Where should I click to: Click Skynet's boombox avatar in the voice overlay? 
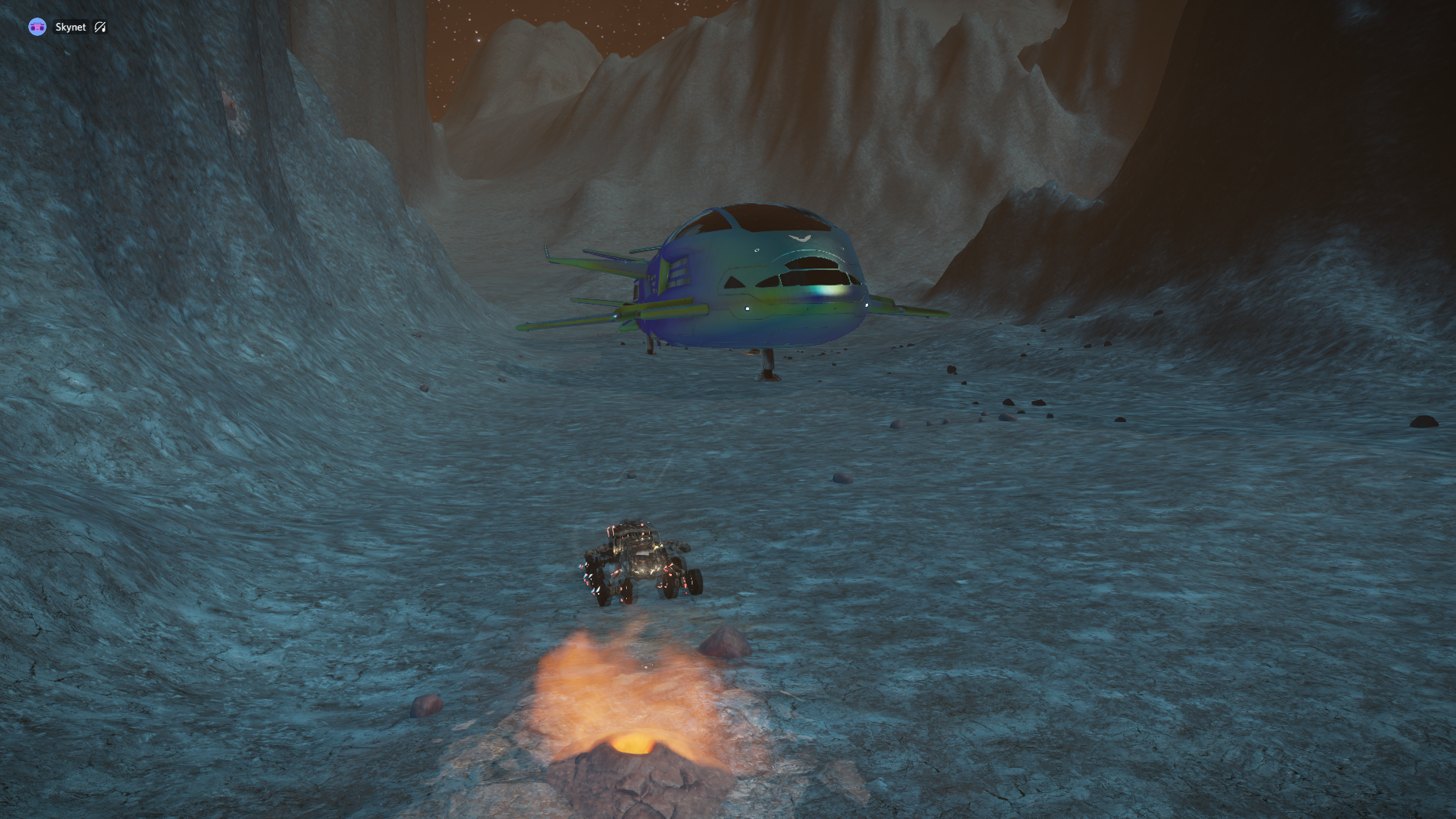37,27
